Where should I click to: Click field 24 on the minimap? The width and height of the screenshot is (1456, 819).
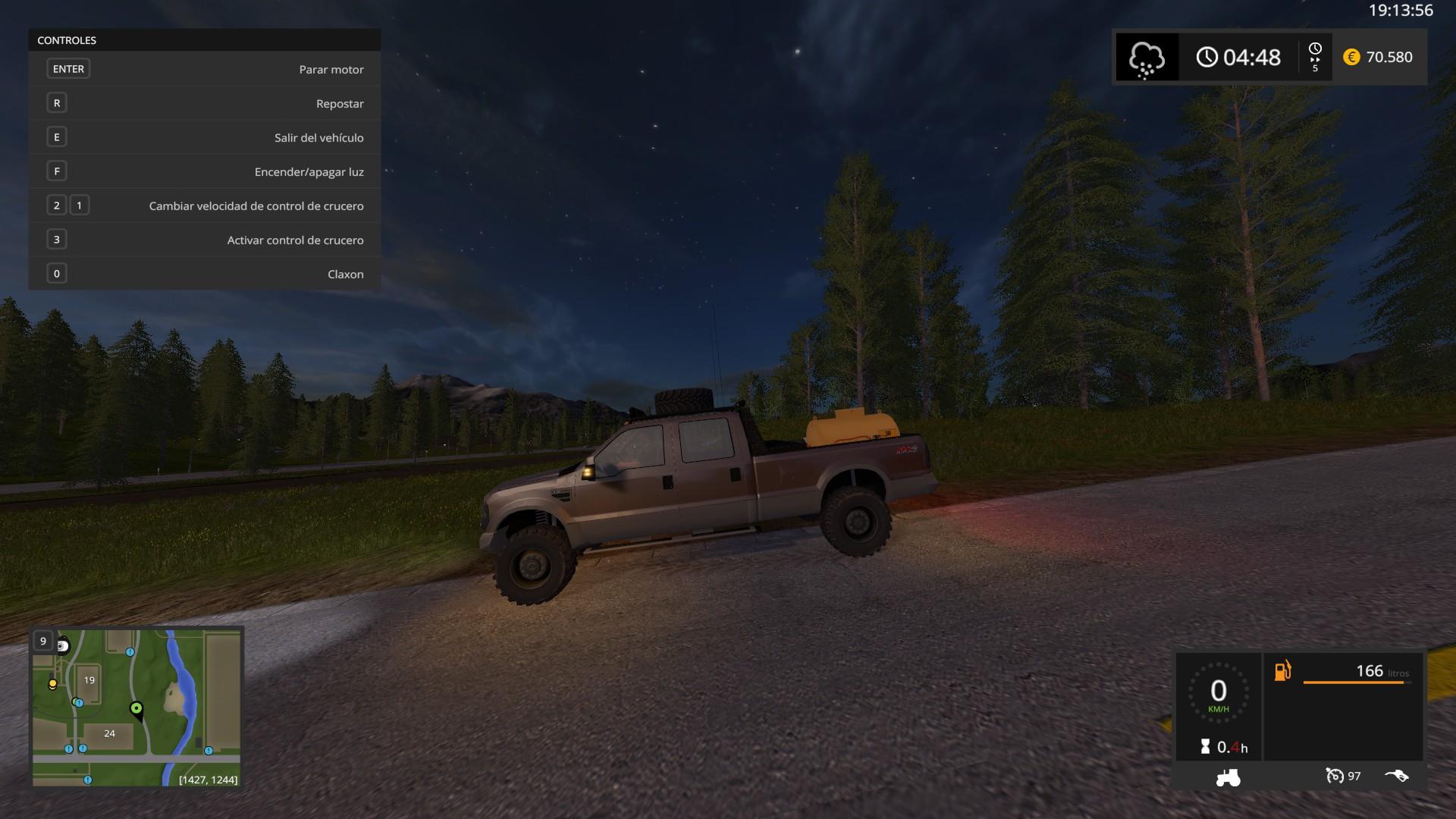(x=109, y=733)
